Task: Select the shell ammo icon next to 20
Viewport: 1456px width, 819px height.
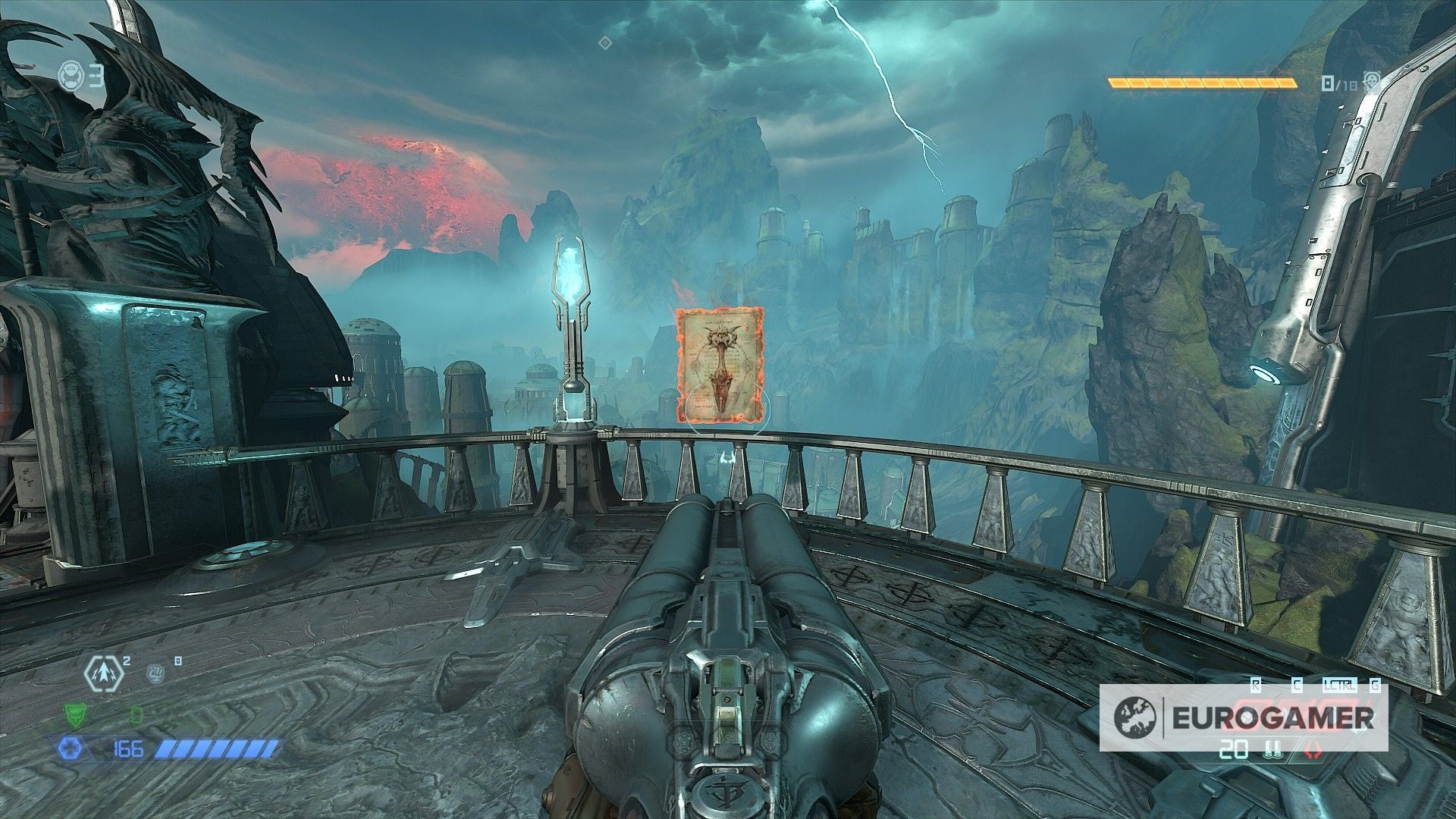Action: (1273, 750)
